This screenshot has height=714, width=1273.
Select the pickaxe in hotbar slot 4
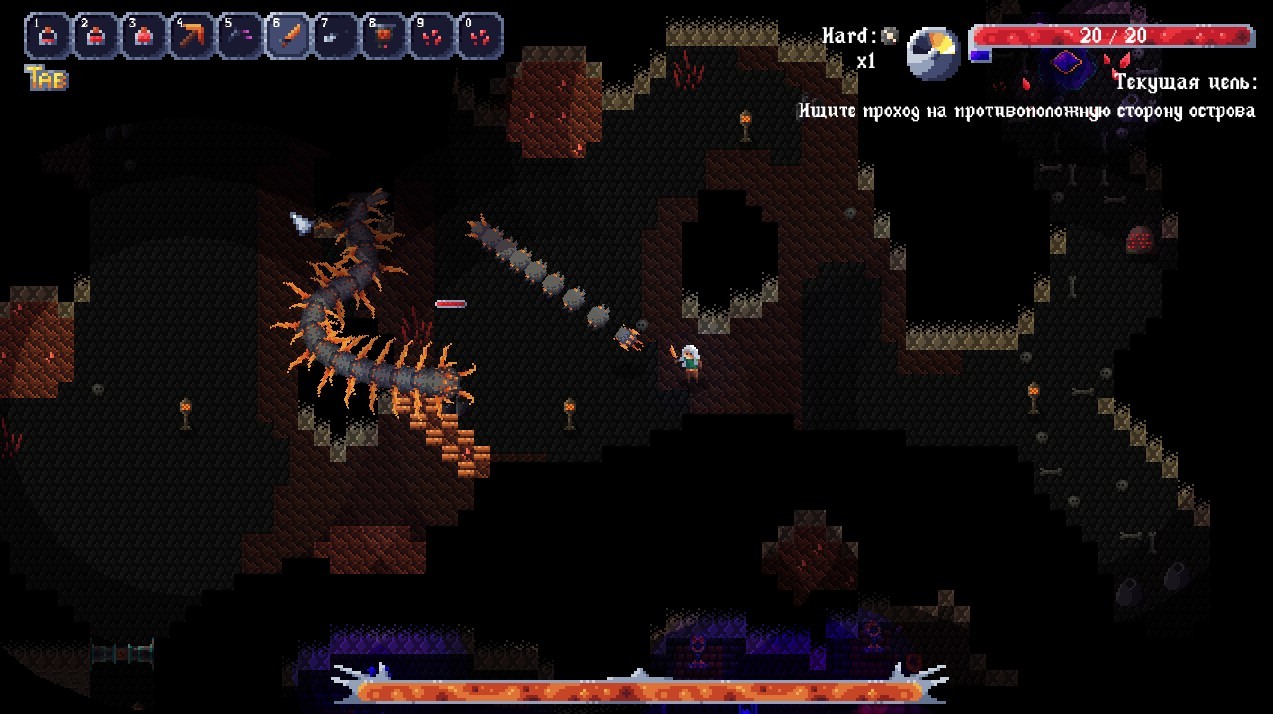pyautogui.click(x=191, y=37)
